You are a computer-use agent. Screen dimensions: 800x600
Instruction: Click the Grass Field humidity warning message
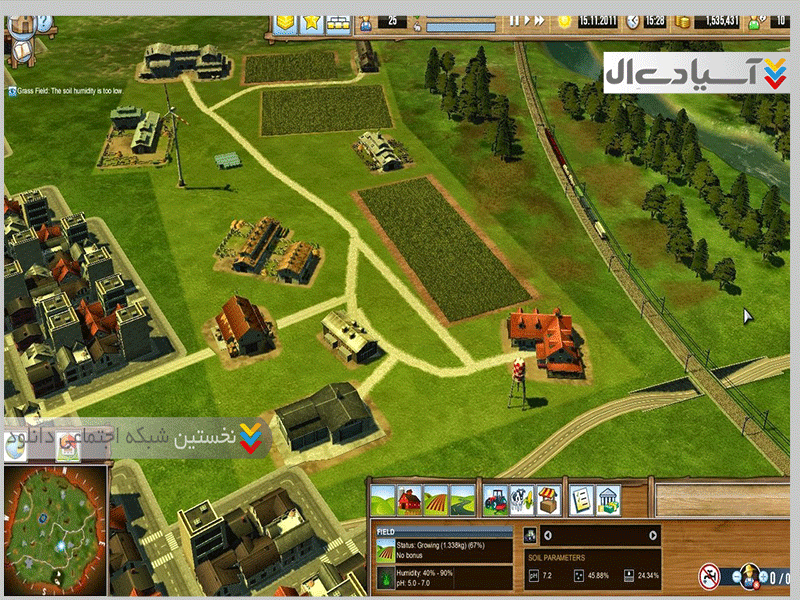(x=72, y=90)
